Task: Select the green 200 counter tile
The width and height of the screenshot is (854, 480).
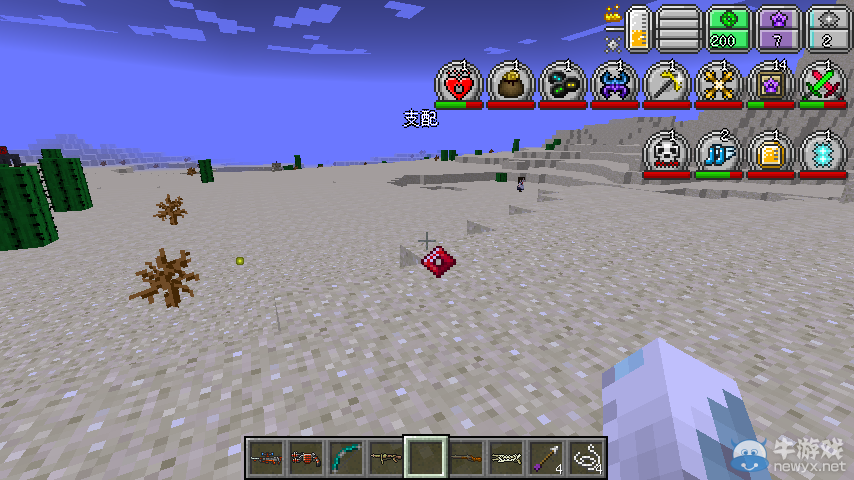Action: (727, 28)
